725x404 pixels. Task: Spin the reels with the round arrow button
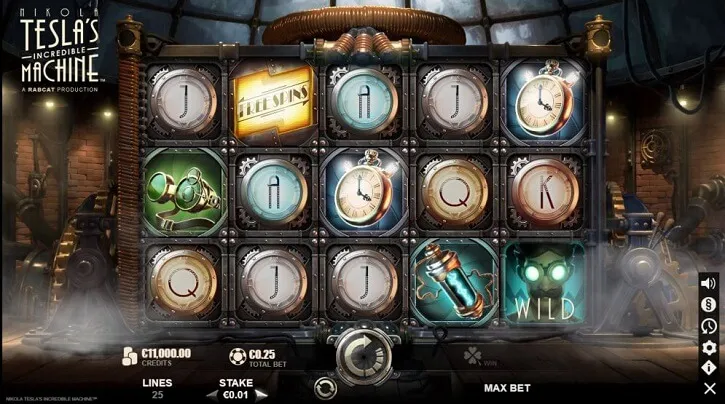point(361,353)
